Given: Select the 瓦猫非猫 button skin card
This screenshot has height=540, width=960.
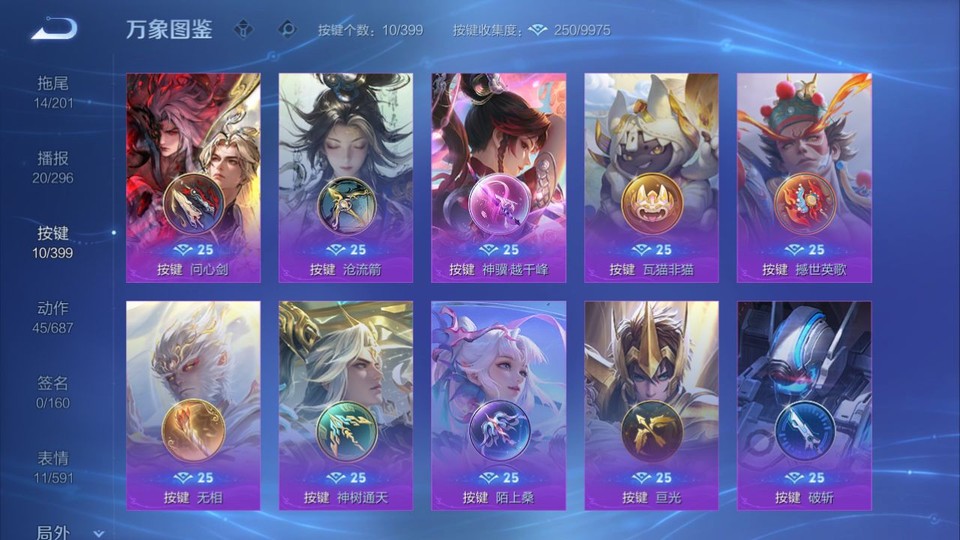Looking at the screenshot, I should pyautogui.click(x=651, y=178).
